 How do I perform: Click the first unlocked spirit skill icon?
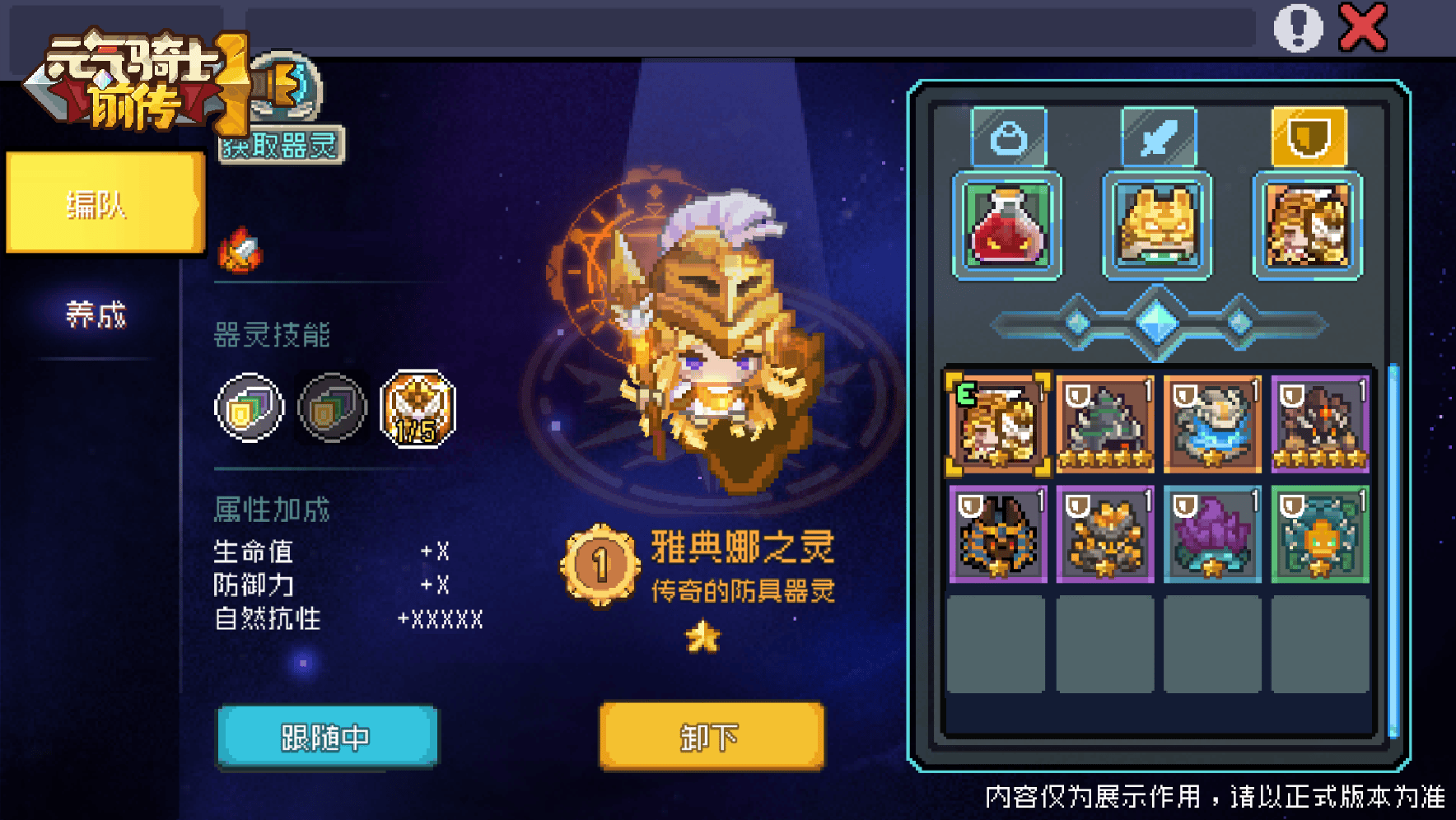point(250,408)
